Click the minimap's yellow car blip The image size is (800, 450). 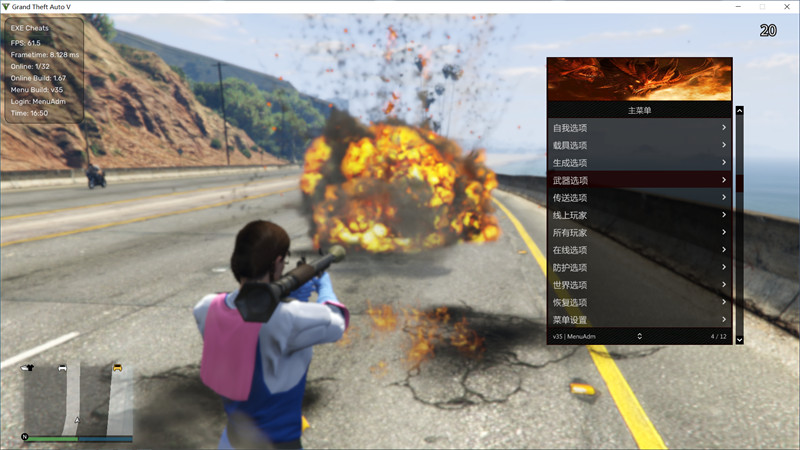[x=118, y=369]
